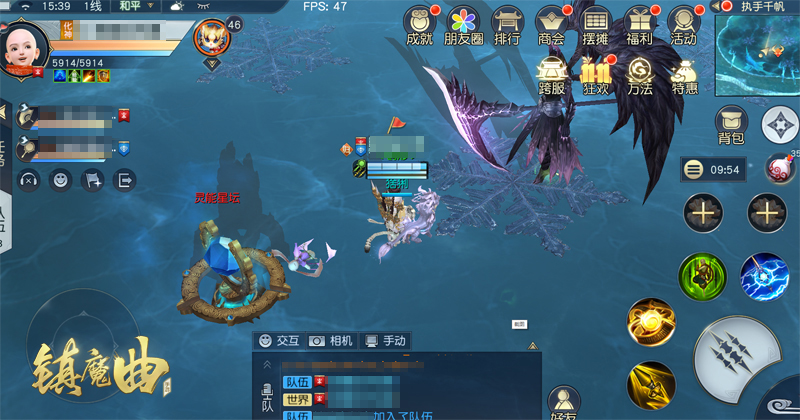Switch to 相机 camera mode
800x420 pixels.
[331, 341]
